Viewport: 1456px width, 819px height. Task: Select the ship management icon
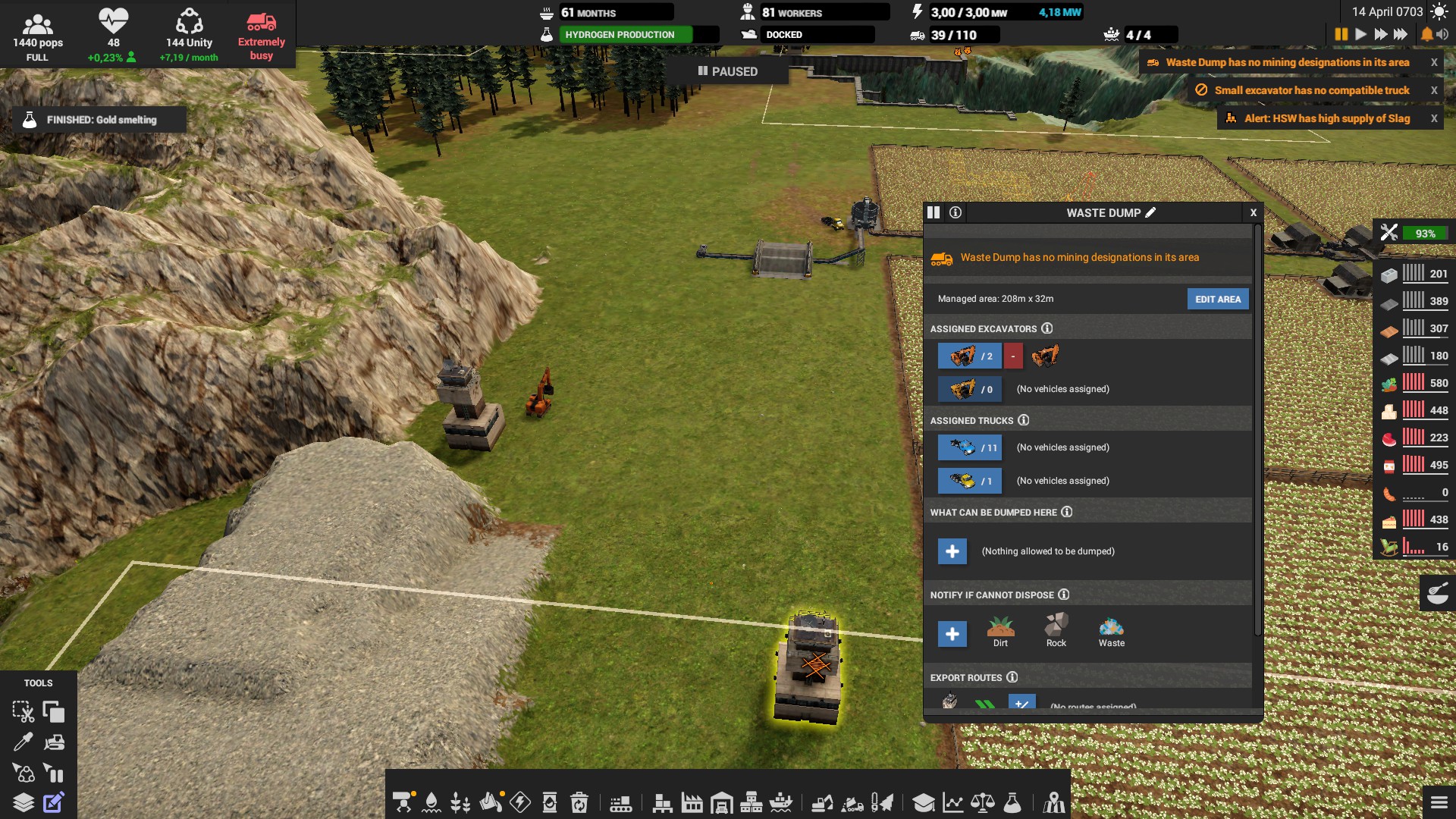tap(781, 802)
